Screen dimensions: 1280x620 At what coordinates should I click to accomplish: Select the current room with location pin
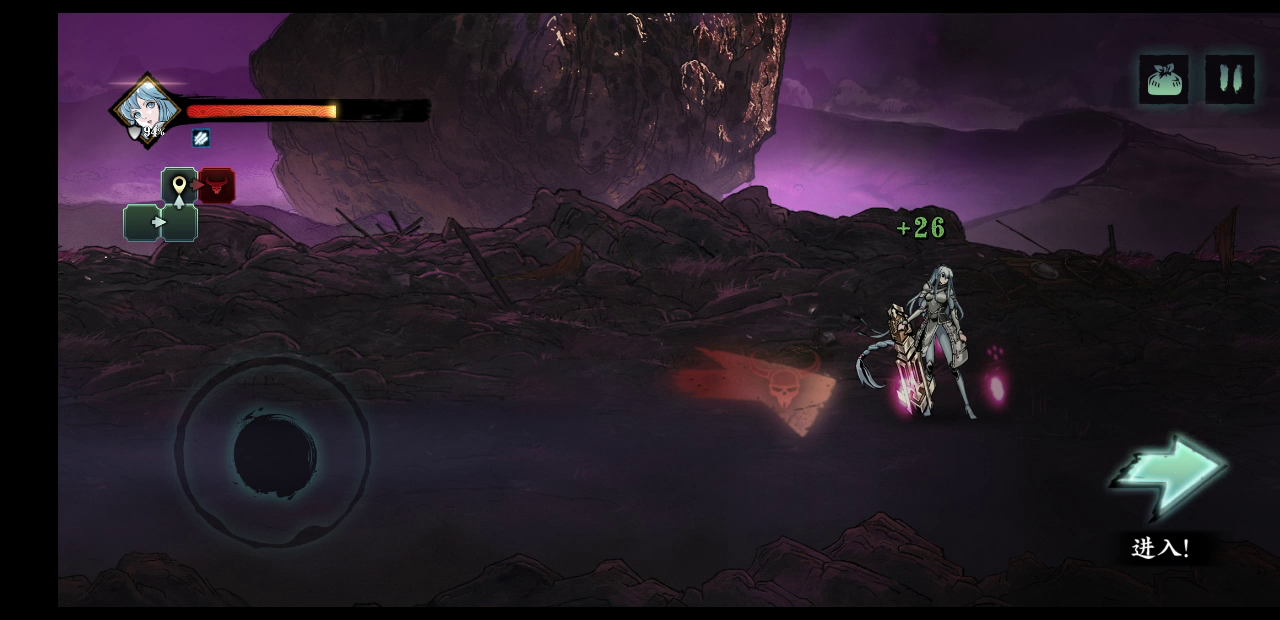179,186
